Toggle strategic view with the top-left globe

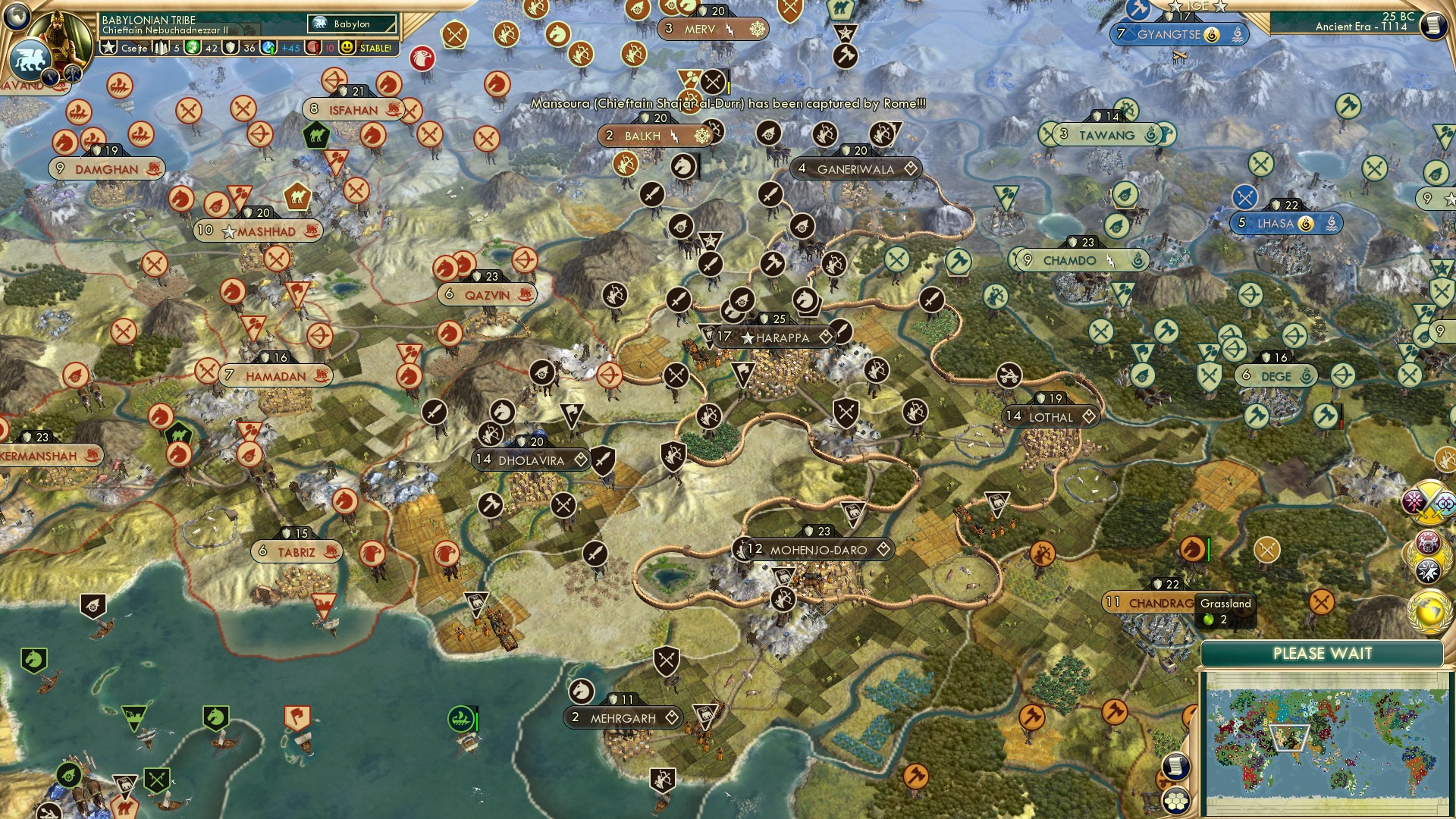tap(16, 15)
